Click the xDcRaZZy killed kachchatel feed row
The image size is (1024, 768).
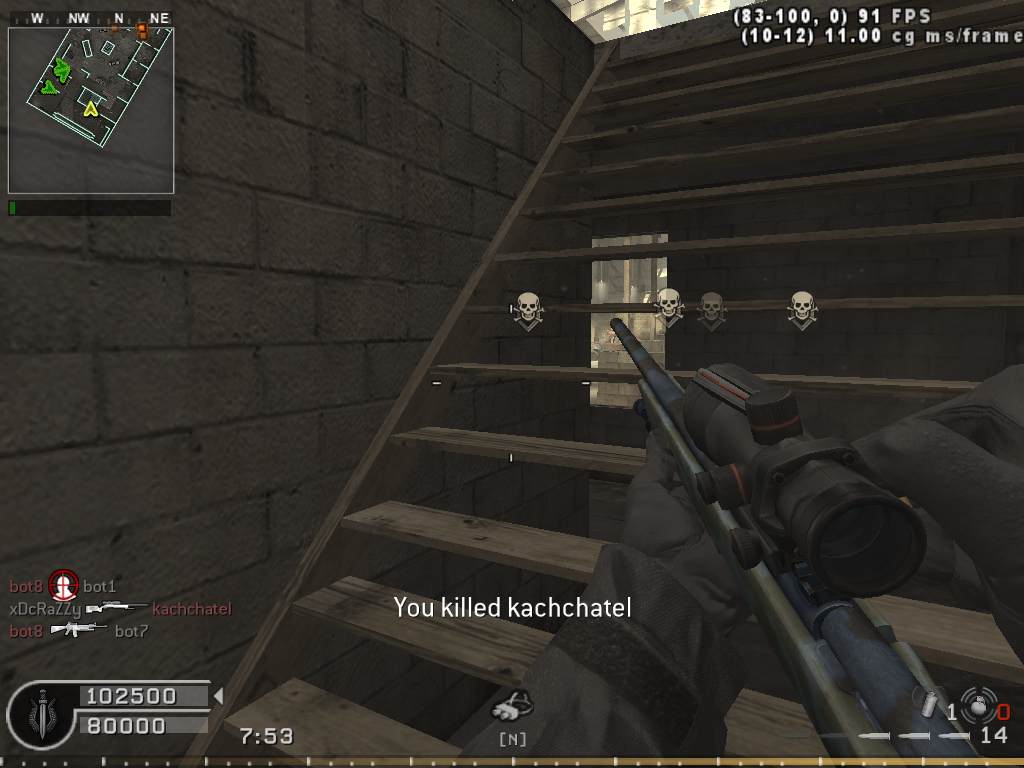coord(120,608)
